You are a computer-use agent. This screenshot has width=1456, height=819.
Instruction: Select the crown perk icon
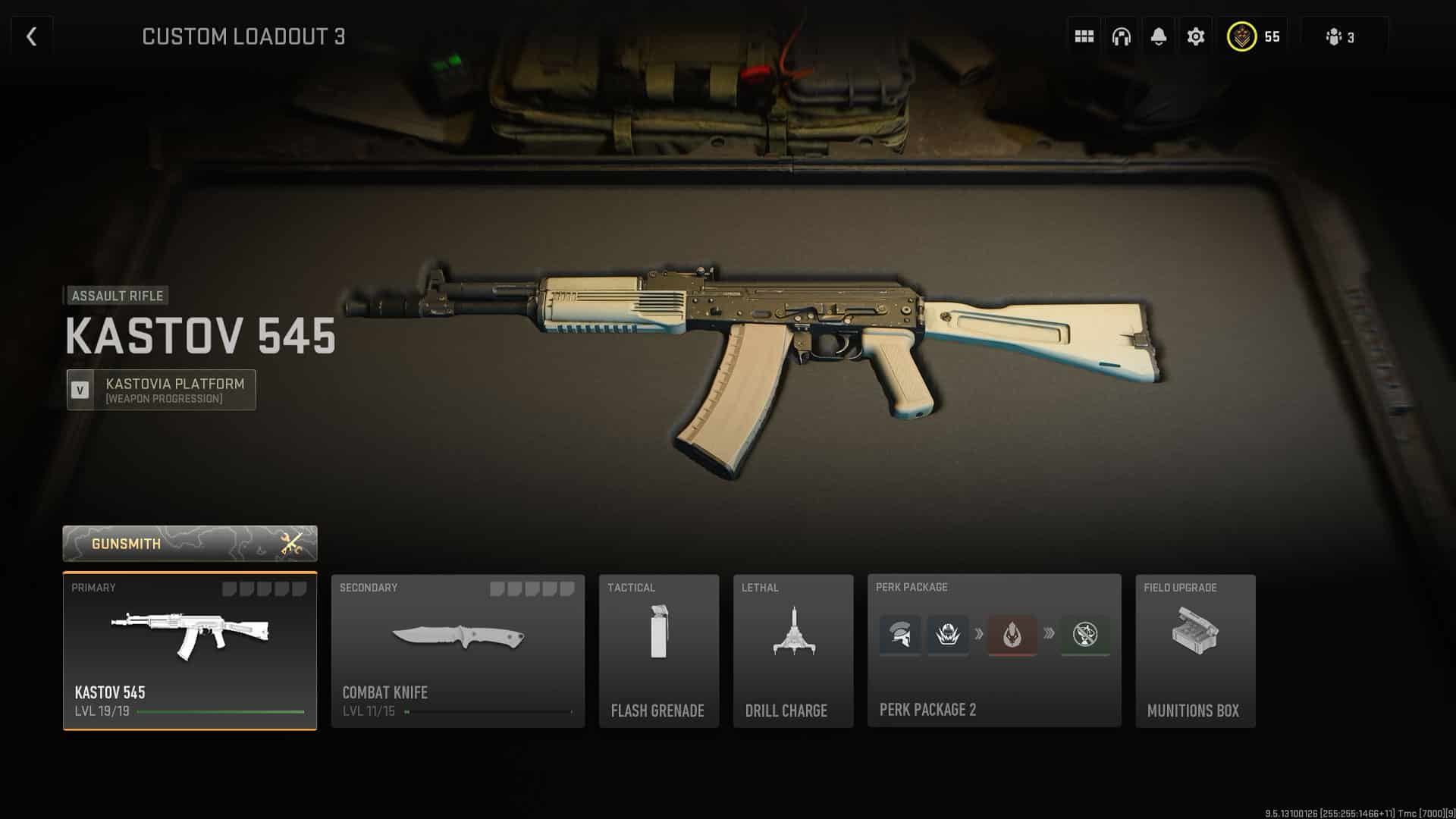[948, 636]
